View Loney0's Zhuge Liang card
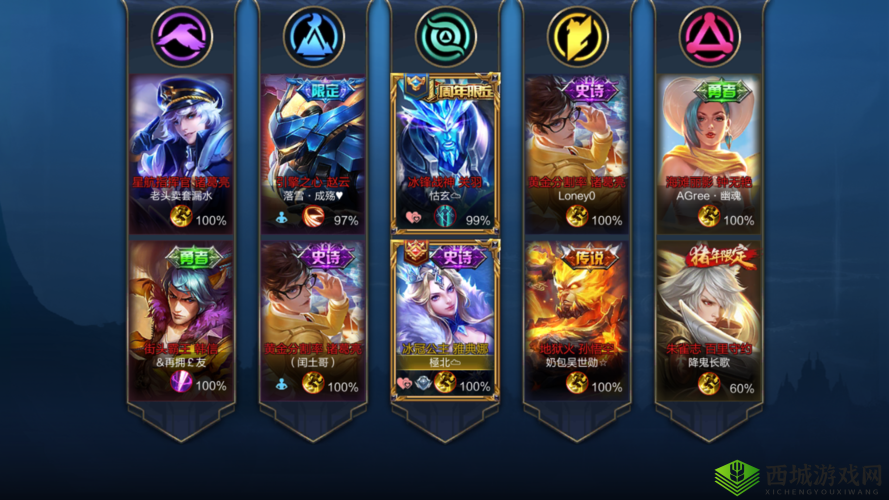 (577, 150)
